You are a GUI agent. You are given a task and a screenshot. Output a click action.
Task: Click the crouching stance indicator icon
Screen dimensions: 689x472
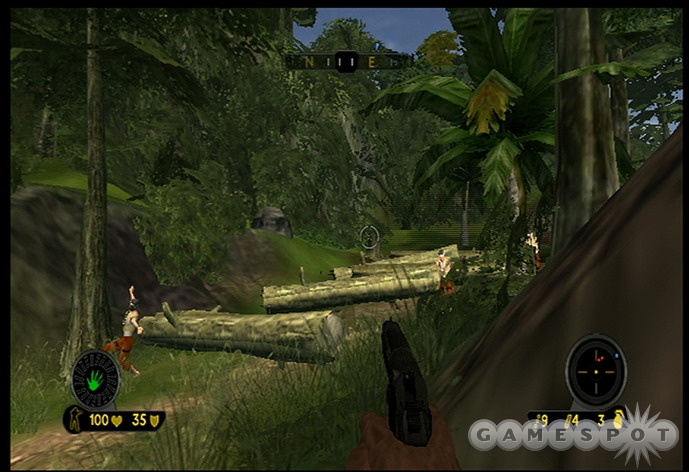(76, 420)
